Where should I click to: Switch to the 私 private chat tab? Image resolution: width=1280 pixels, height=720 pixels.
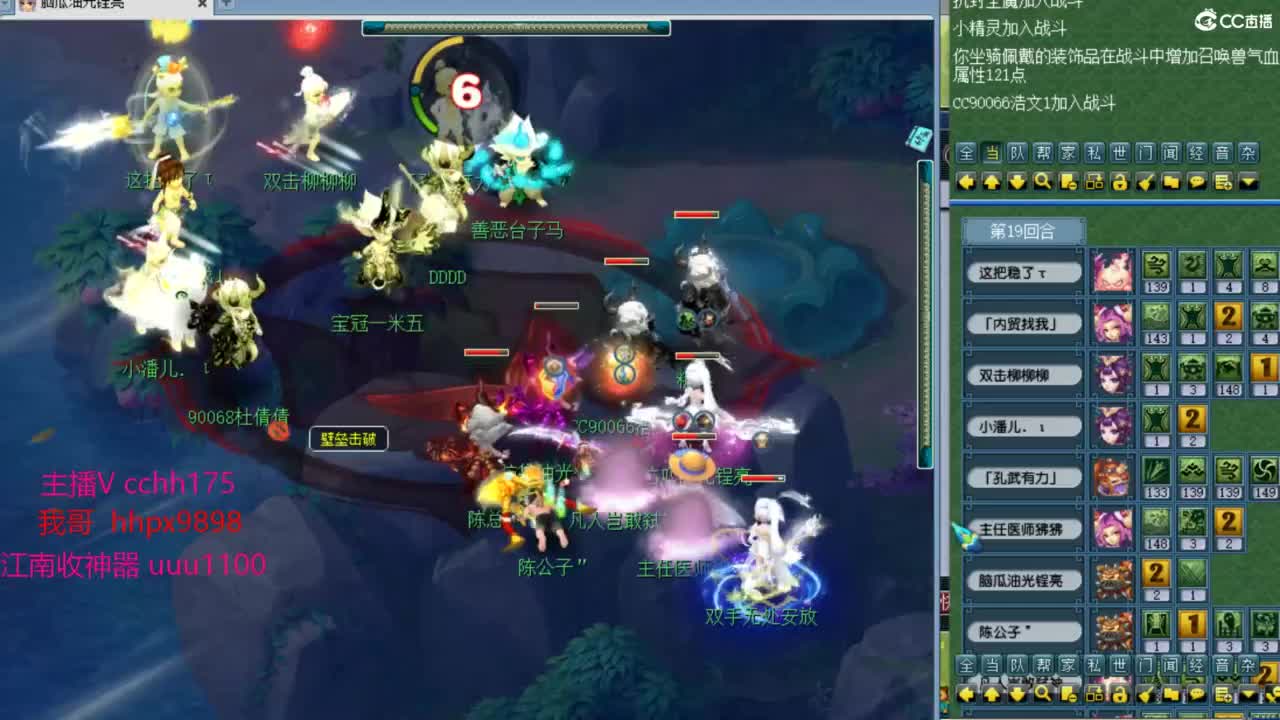tap(1094, 153)
